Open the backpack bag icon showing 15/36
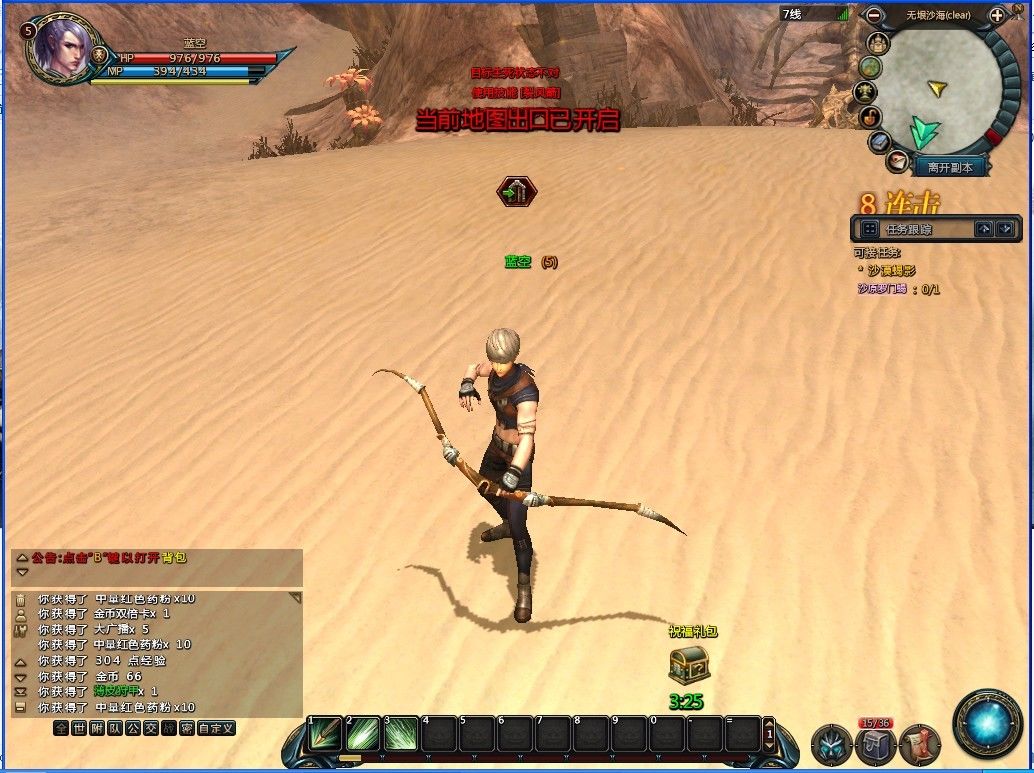Image resolution: width=1034 pixels, height=773 pixels. click(875, 745)
